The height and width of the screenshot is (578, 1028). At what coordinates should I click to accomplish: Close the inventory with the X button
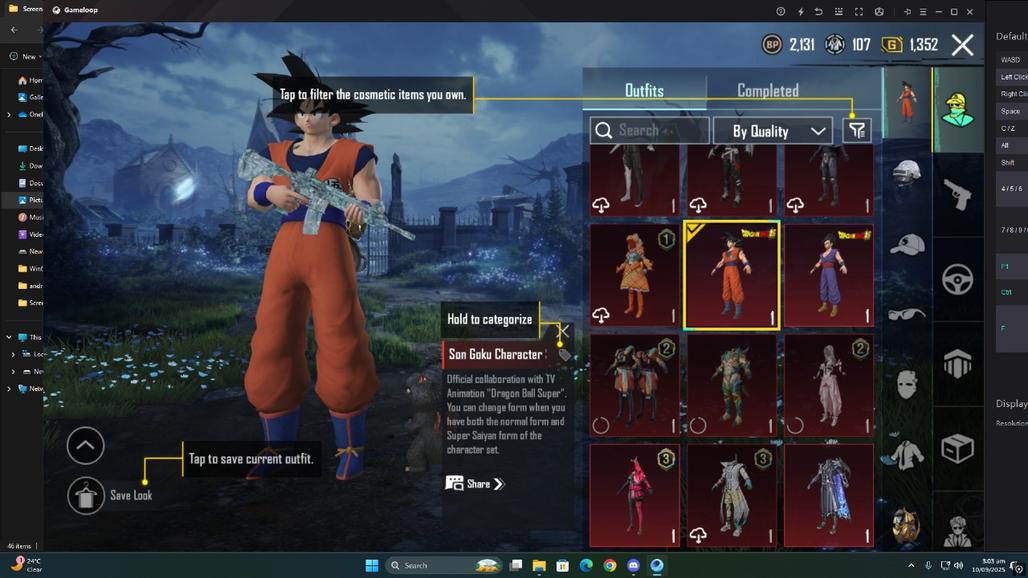[x=962, y=44]
